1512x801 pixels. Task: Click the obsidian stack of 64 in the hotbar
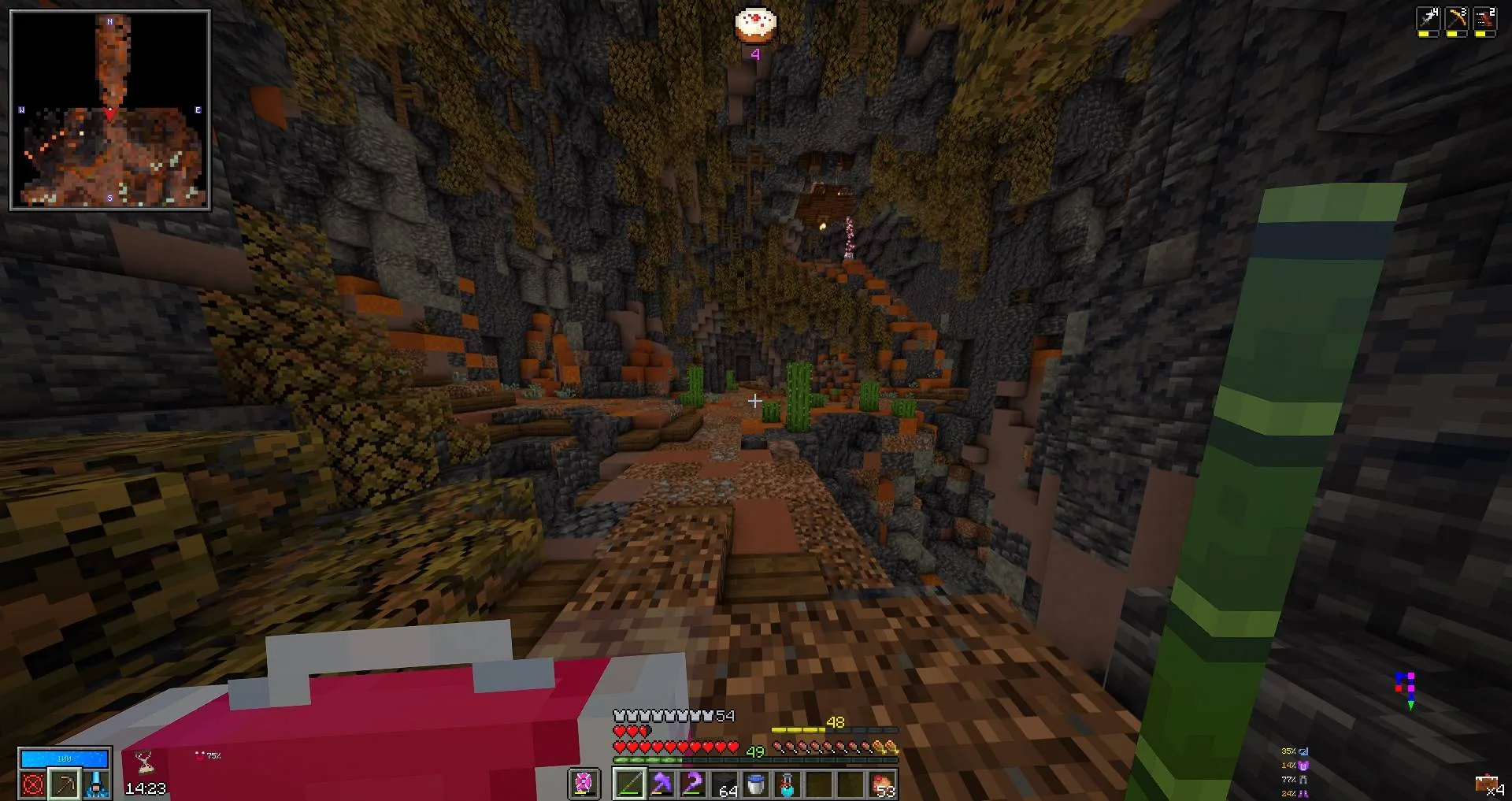(x=724, y=783)
